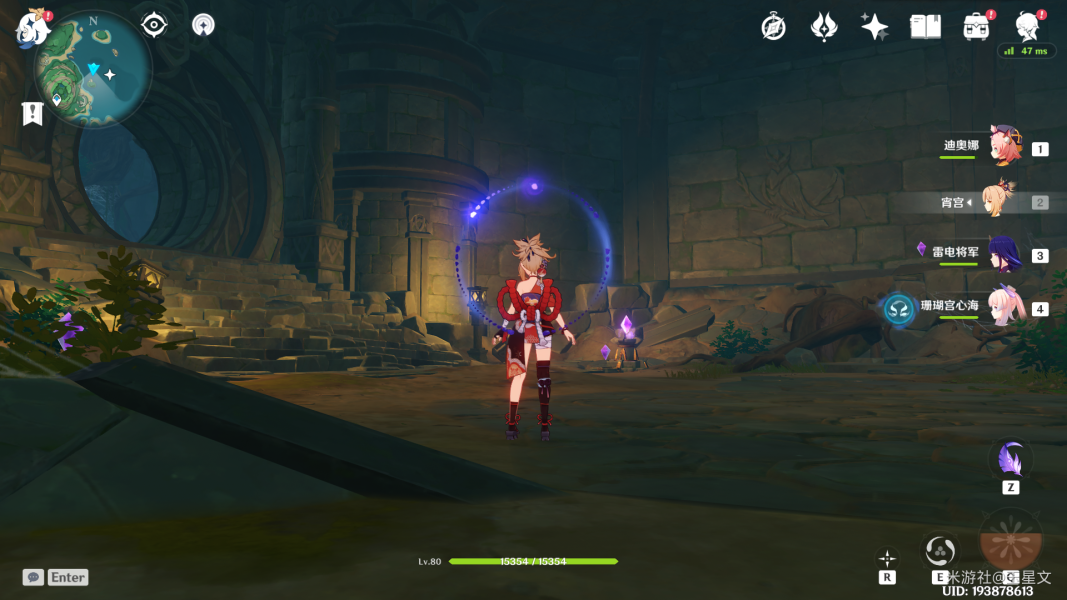Open the four-pointed star events icon
Screen dimensions: 1067x600
coord(874,27)
